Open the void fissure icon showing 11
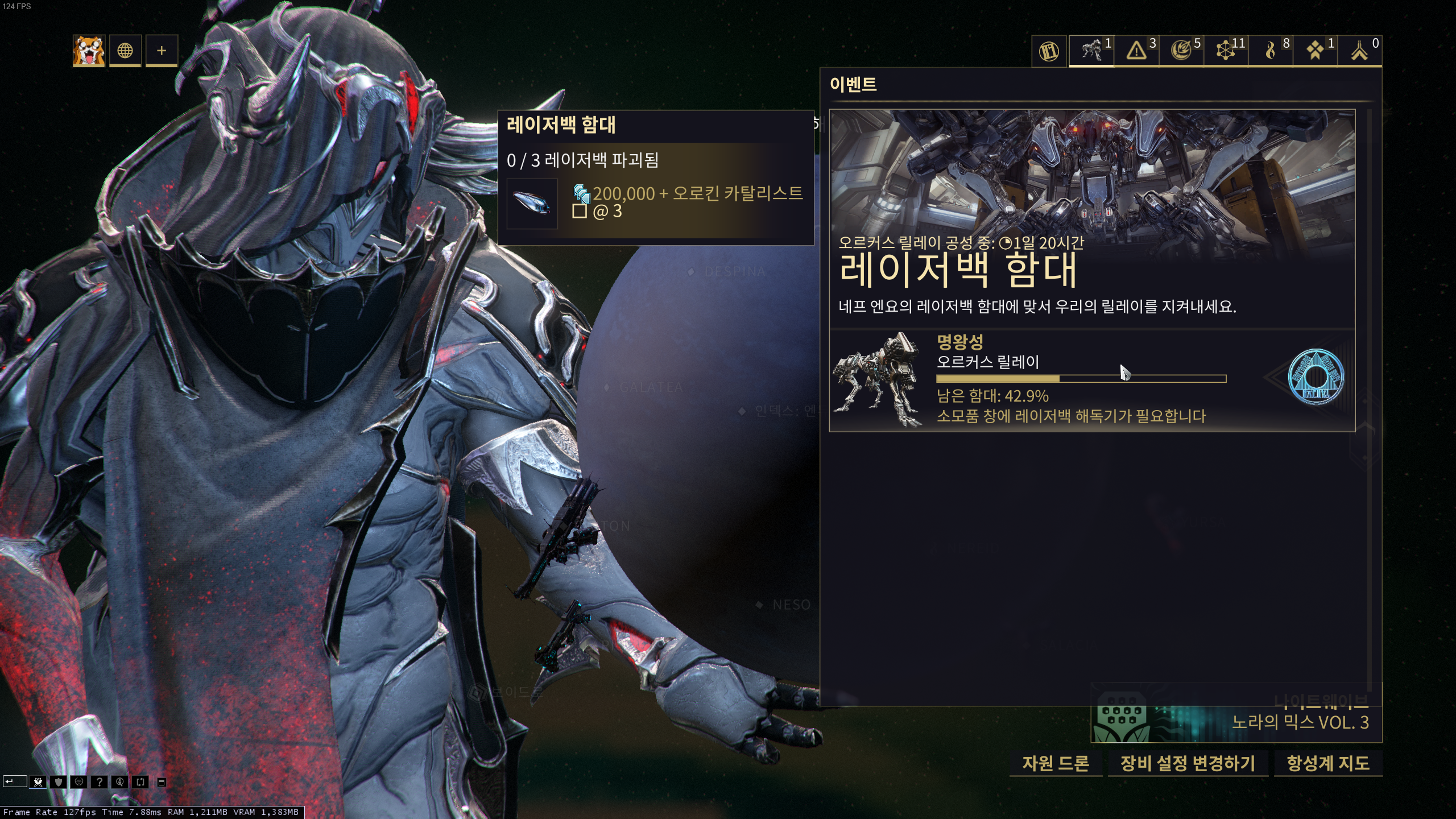Viewport: 1456px width, 819px height. pos(1226,50)
